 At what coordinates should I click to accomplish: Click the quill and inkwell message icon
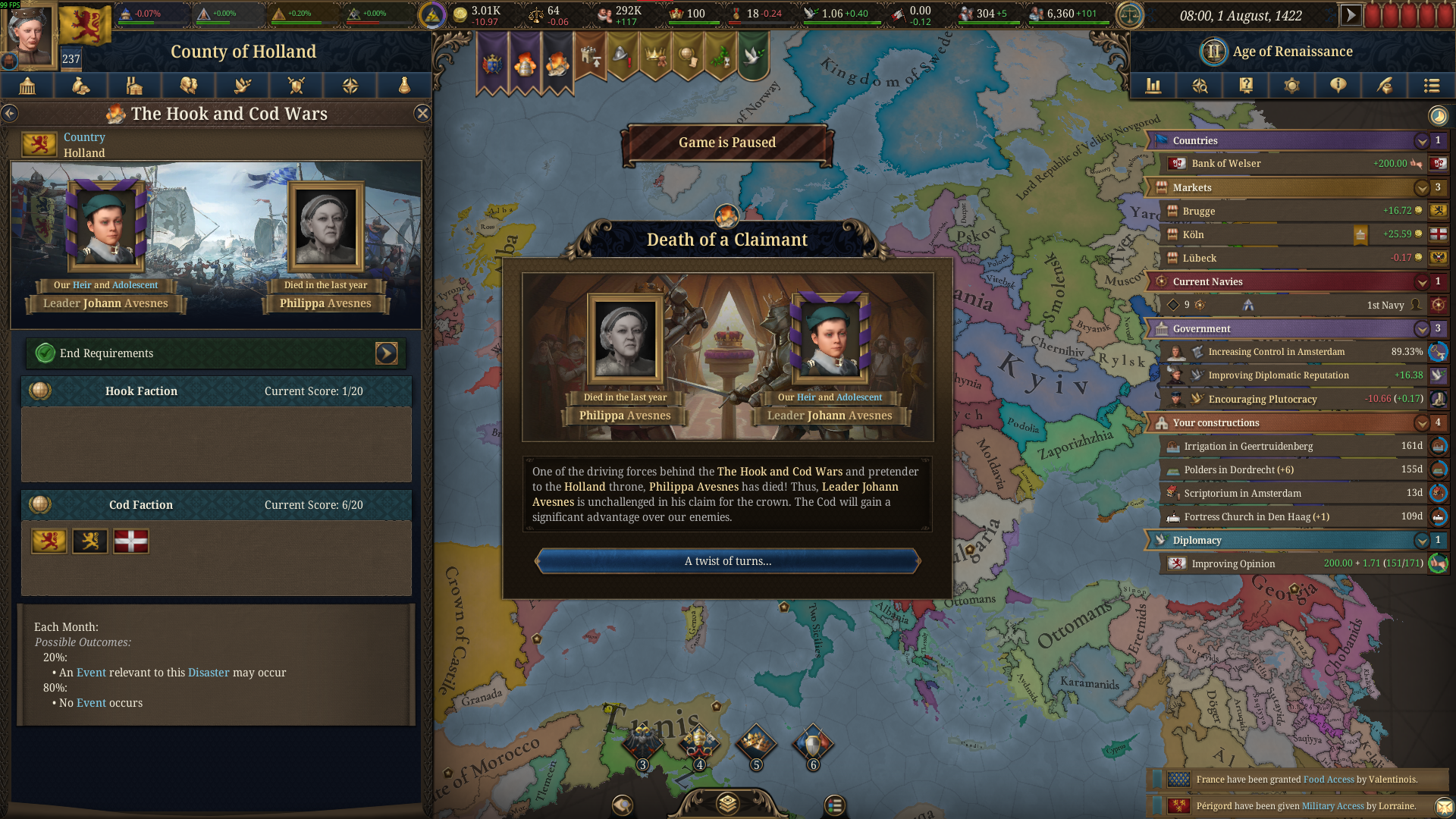point(1385,86)
